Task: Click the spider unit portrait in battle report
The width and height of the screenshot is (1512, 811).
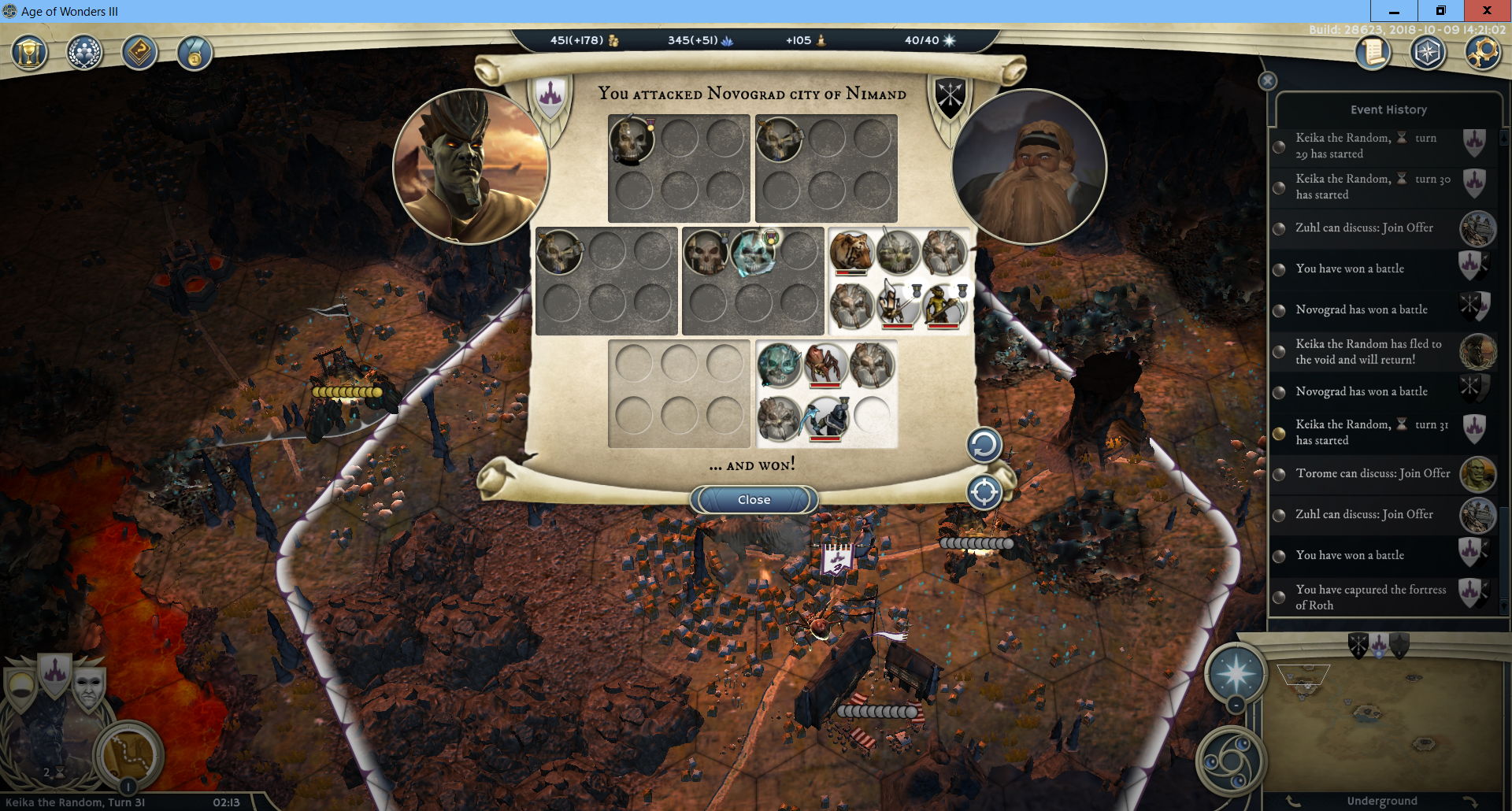Action: [x=825, y=365]
